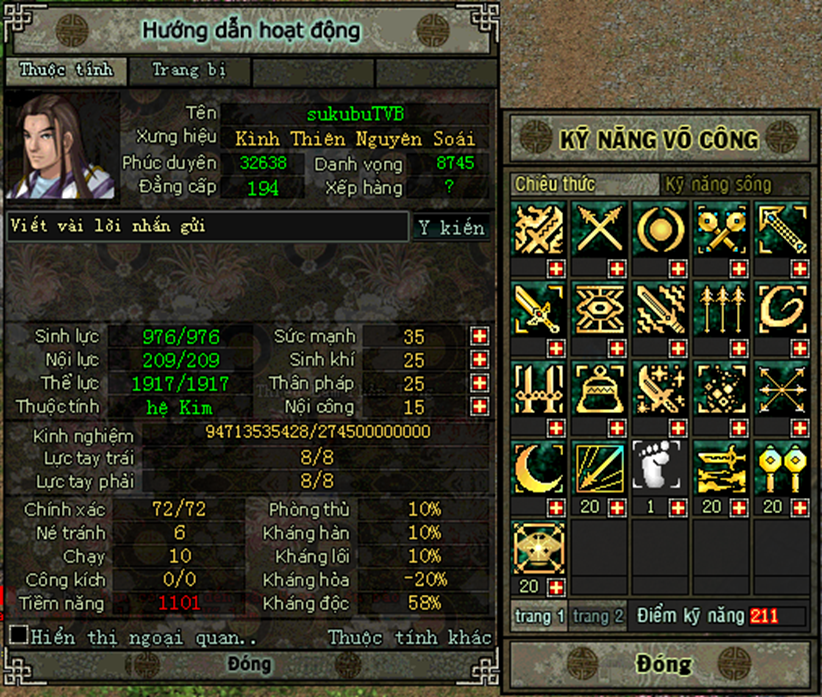Add a point to Nội công
Screen dimensions: 822x697
480,407
